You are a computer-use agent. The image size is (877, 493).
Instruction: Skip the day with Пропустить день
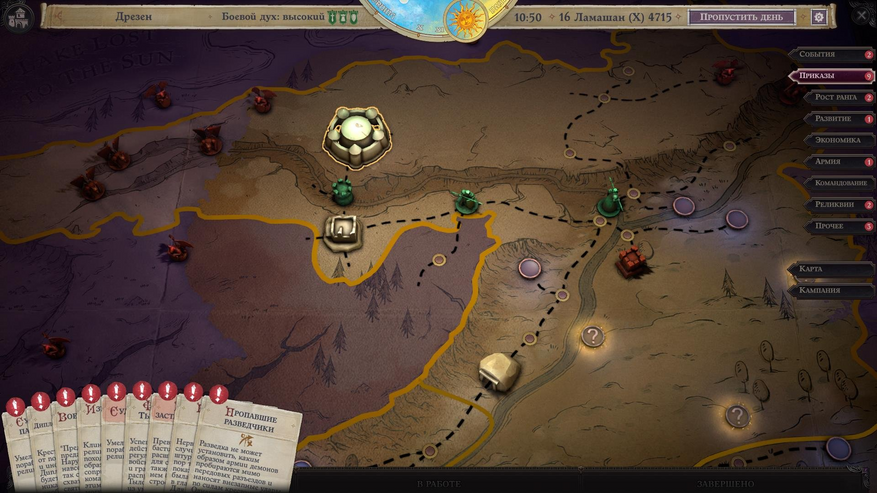741,17
